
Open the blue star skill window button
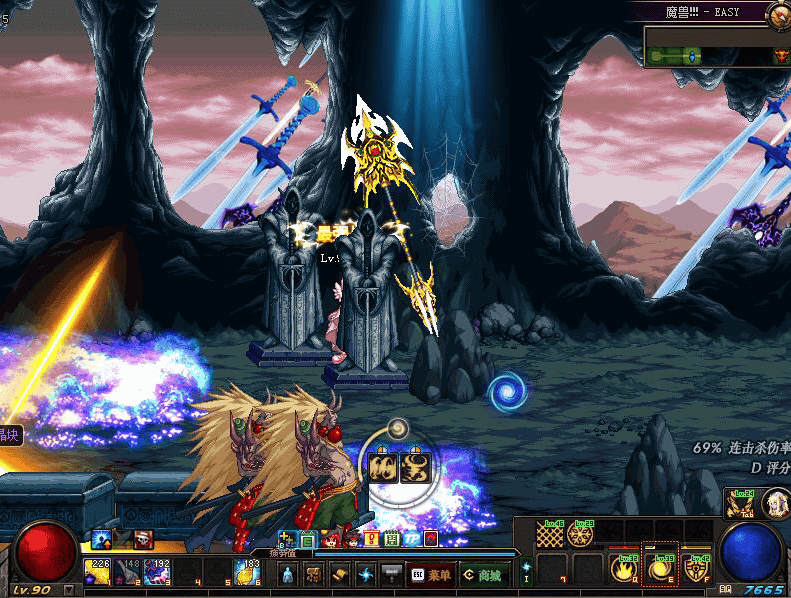[365, 575]
